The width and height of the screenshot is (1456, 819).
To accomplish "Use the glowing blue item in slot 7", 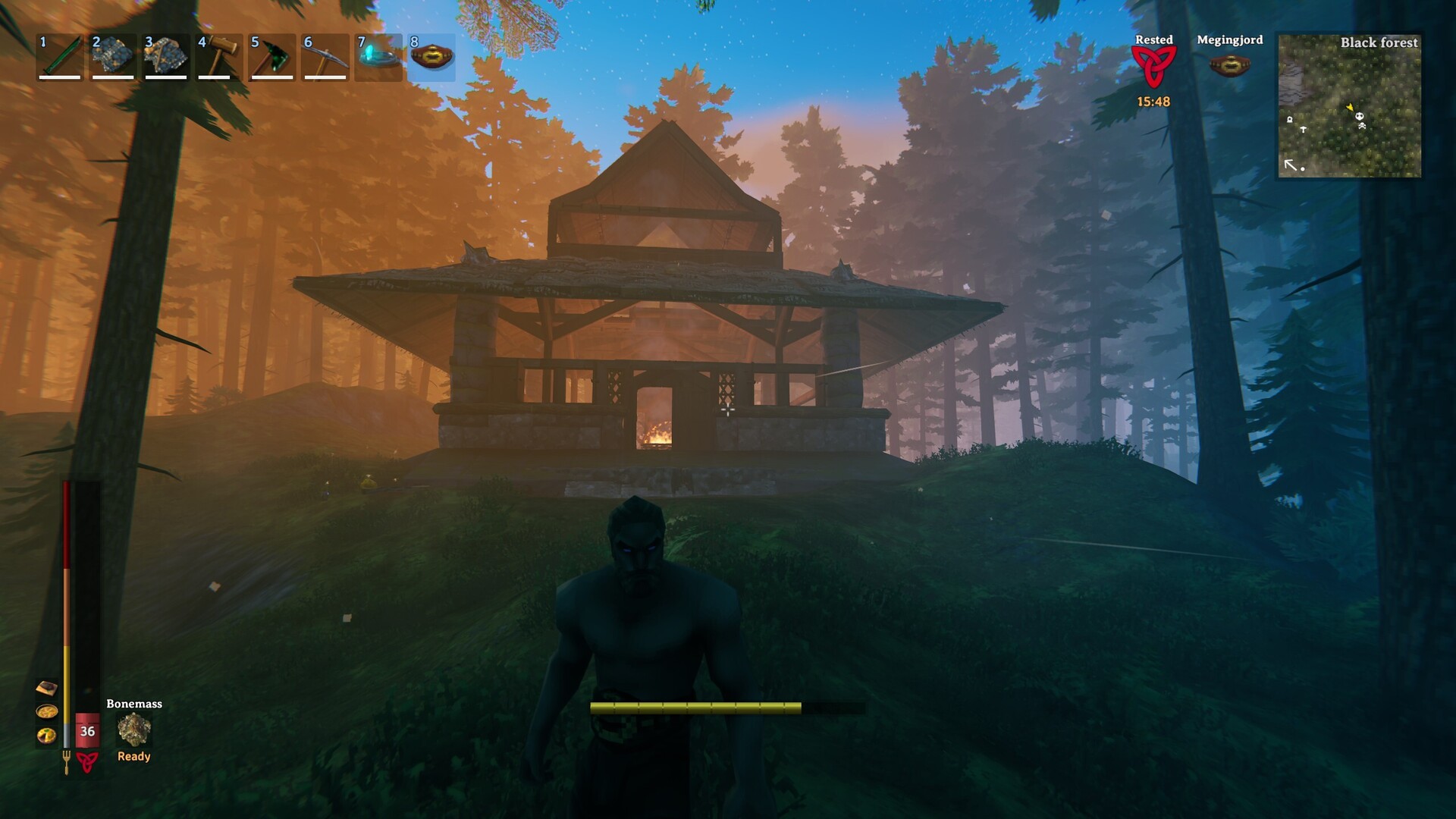I will (x=378, y=56).
